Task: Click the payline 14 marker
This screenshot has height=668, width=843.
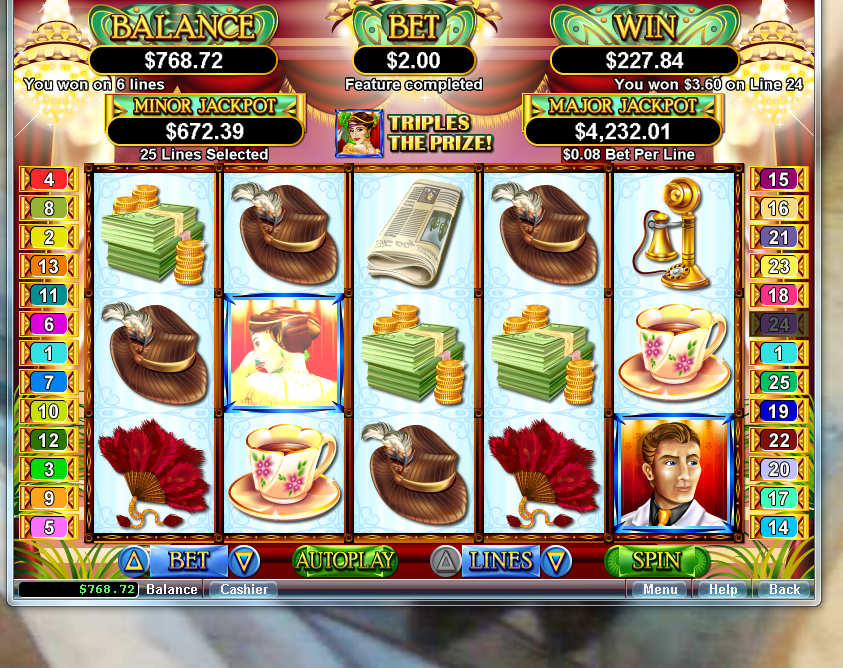Action: pos(778,527)
